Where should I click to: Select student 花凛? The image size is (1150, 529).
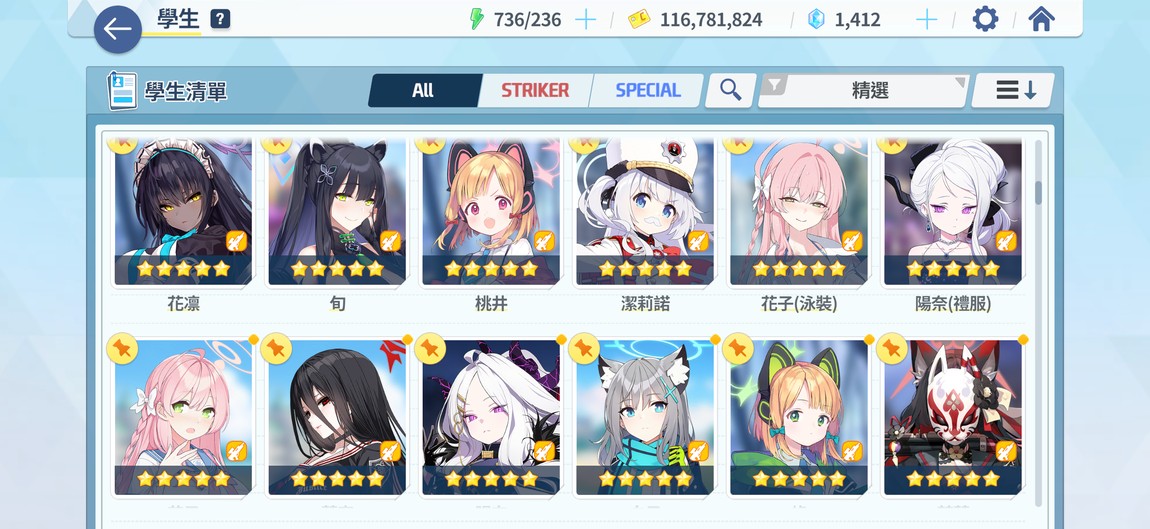click(x=183, y=213)
